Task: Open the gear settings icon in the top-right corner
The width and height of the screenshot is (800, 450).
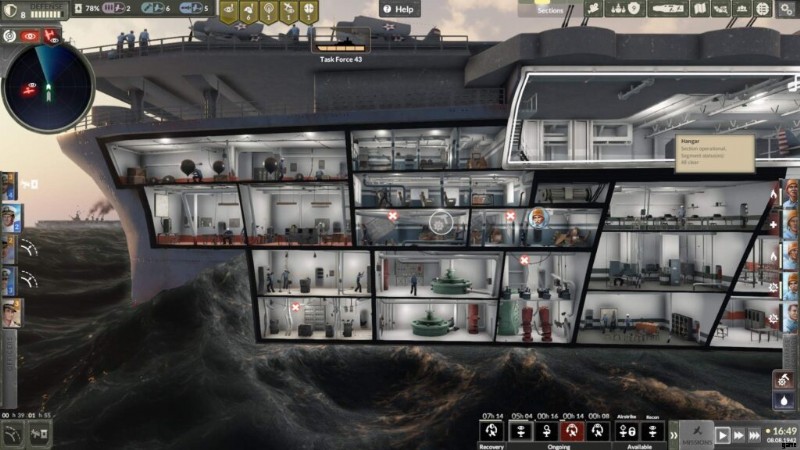Action: coord(785,9)
